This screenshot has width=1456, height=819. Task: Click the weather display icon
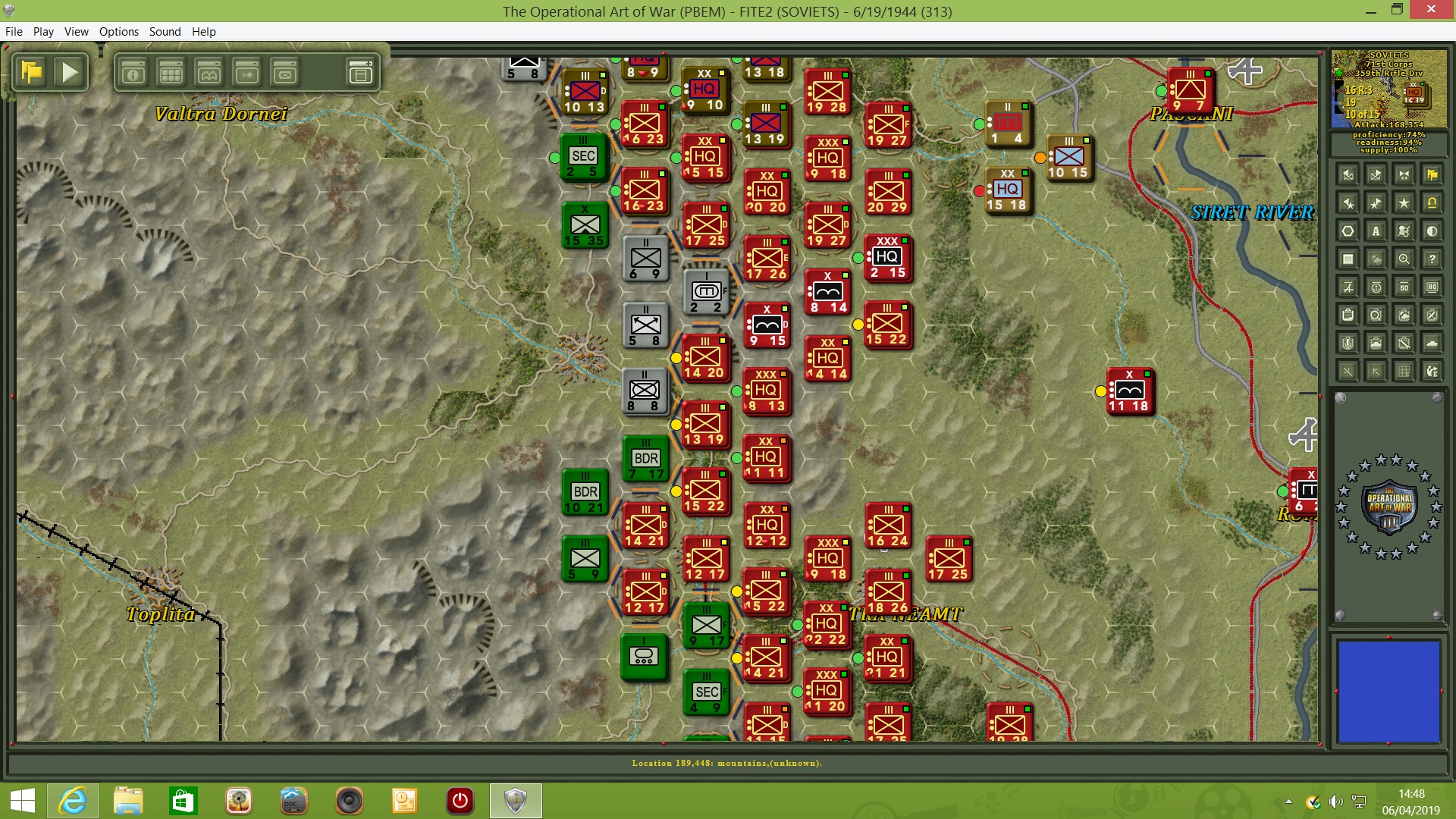point(1376,259)
